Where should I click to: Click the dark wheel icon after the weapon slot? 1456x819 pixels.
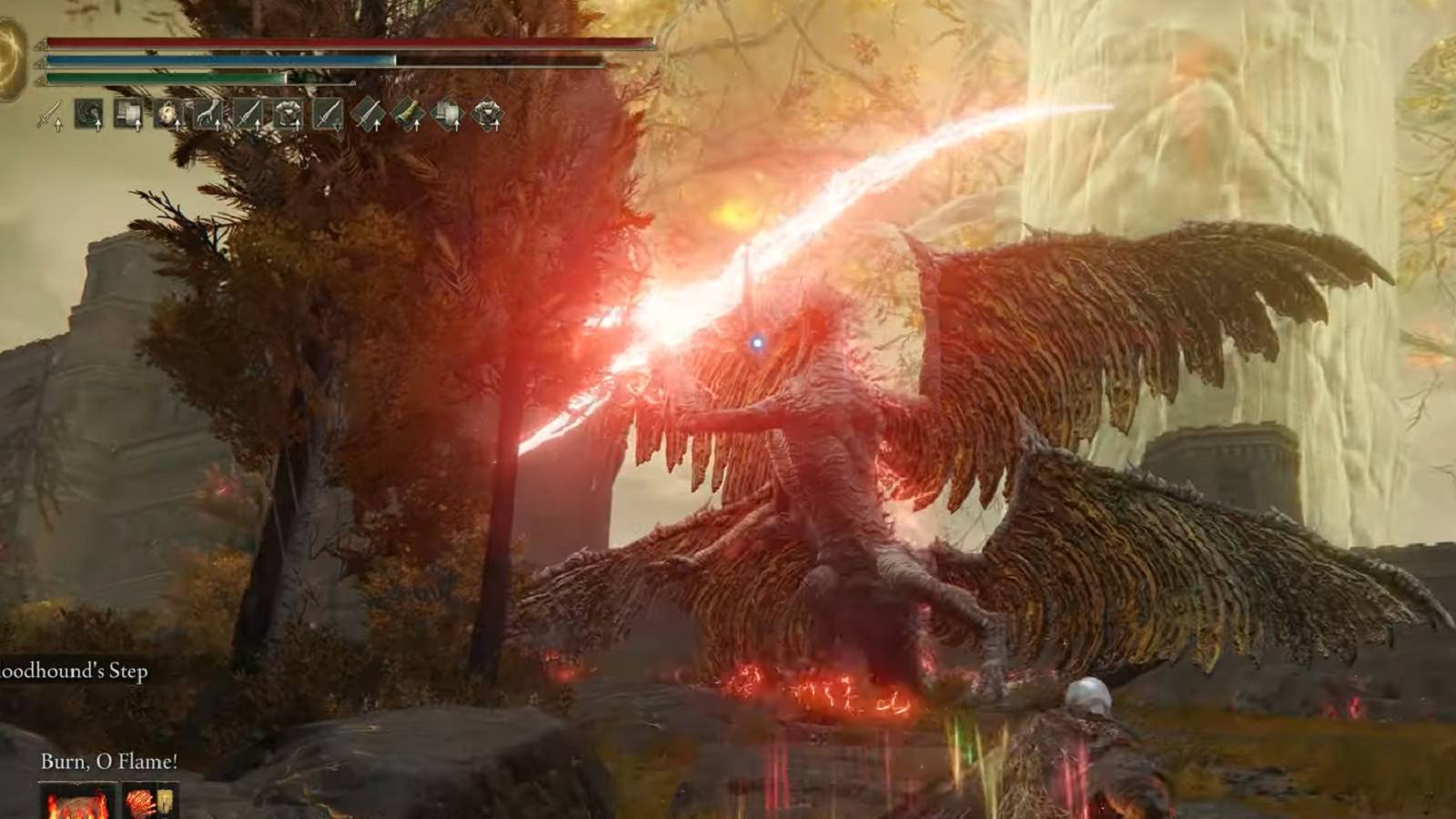88,113
